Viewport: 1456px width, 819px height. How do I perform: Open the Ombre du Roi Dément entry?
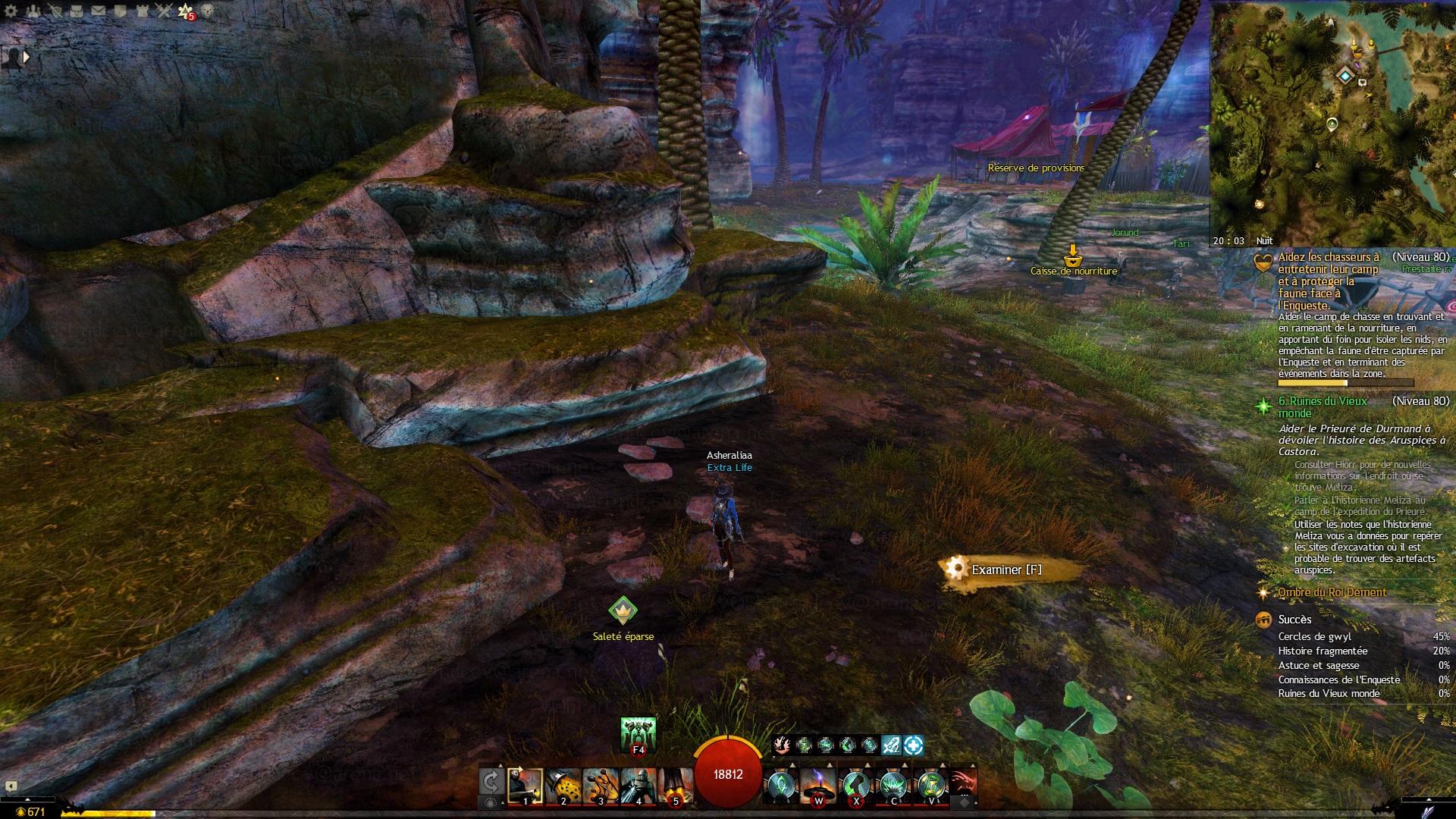pos(1332,592)
